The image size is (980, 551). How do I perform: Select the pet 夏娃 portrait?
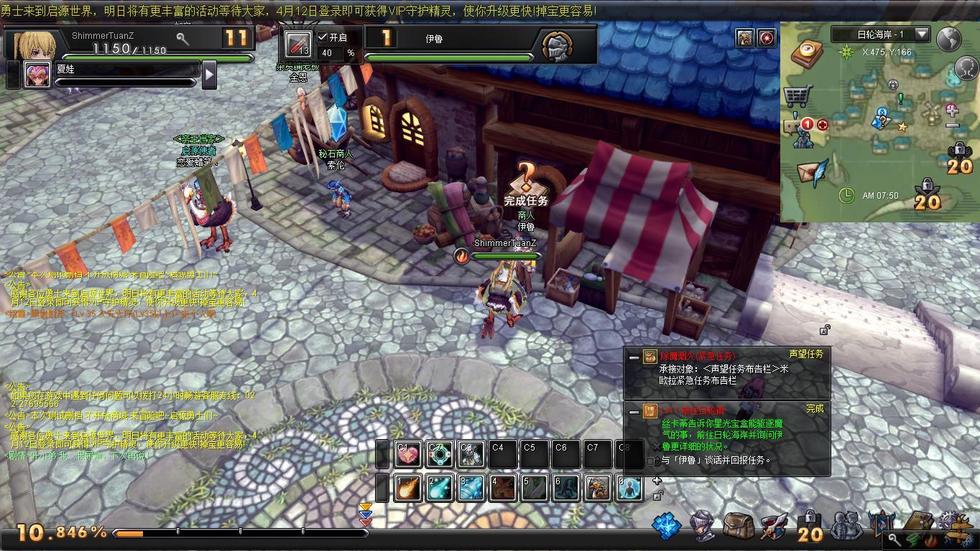[x=37, y=75]
